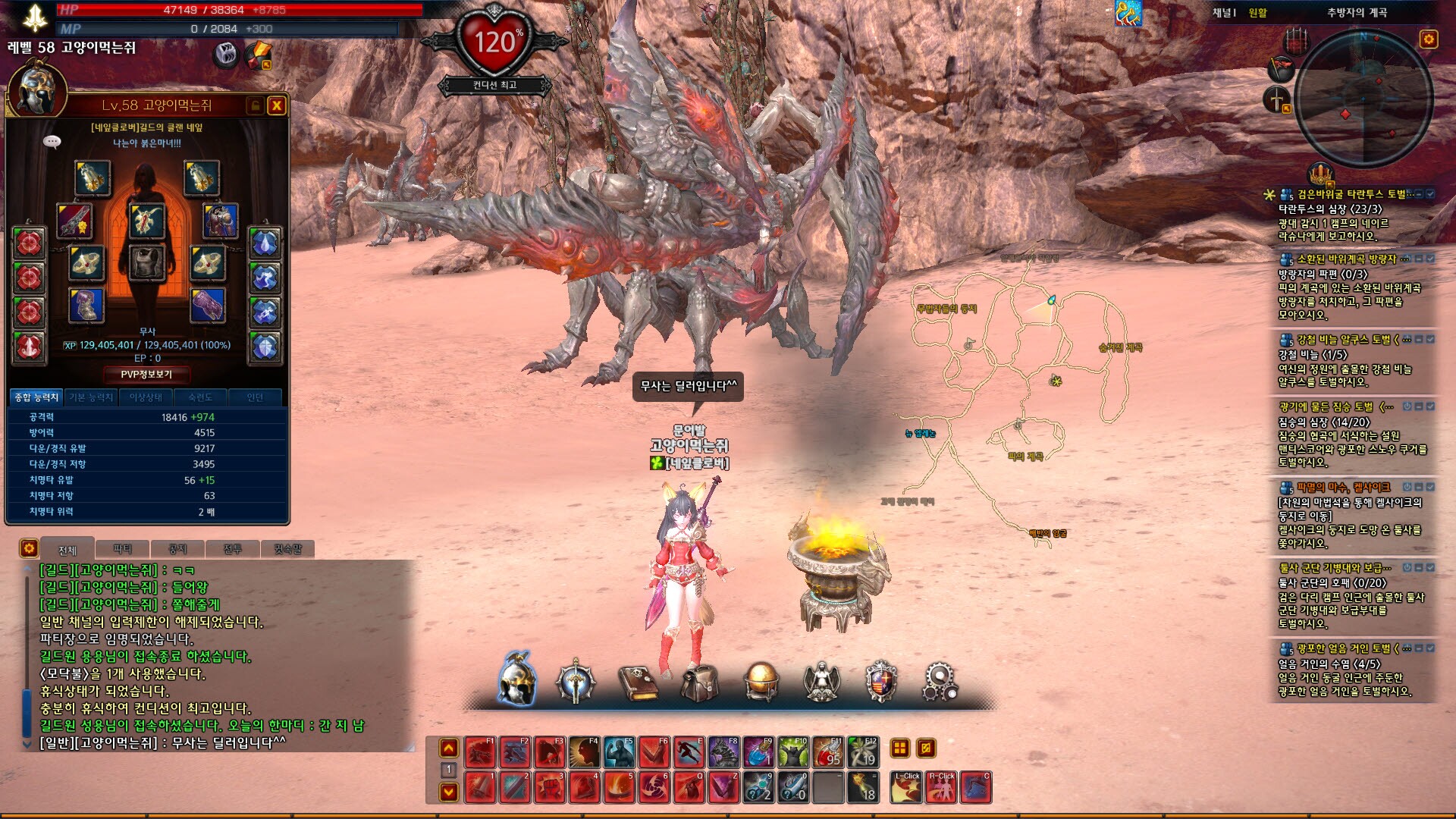This screenshot has width=1456, height=819.
Task: Open the globe world map menu icon
Action: 761,681
